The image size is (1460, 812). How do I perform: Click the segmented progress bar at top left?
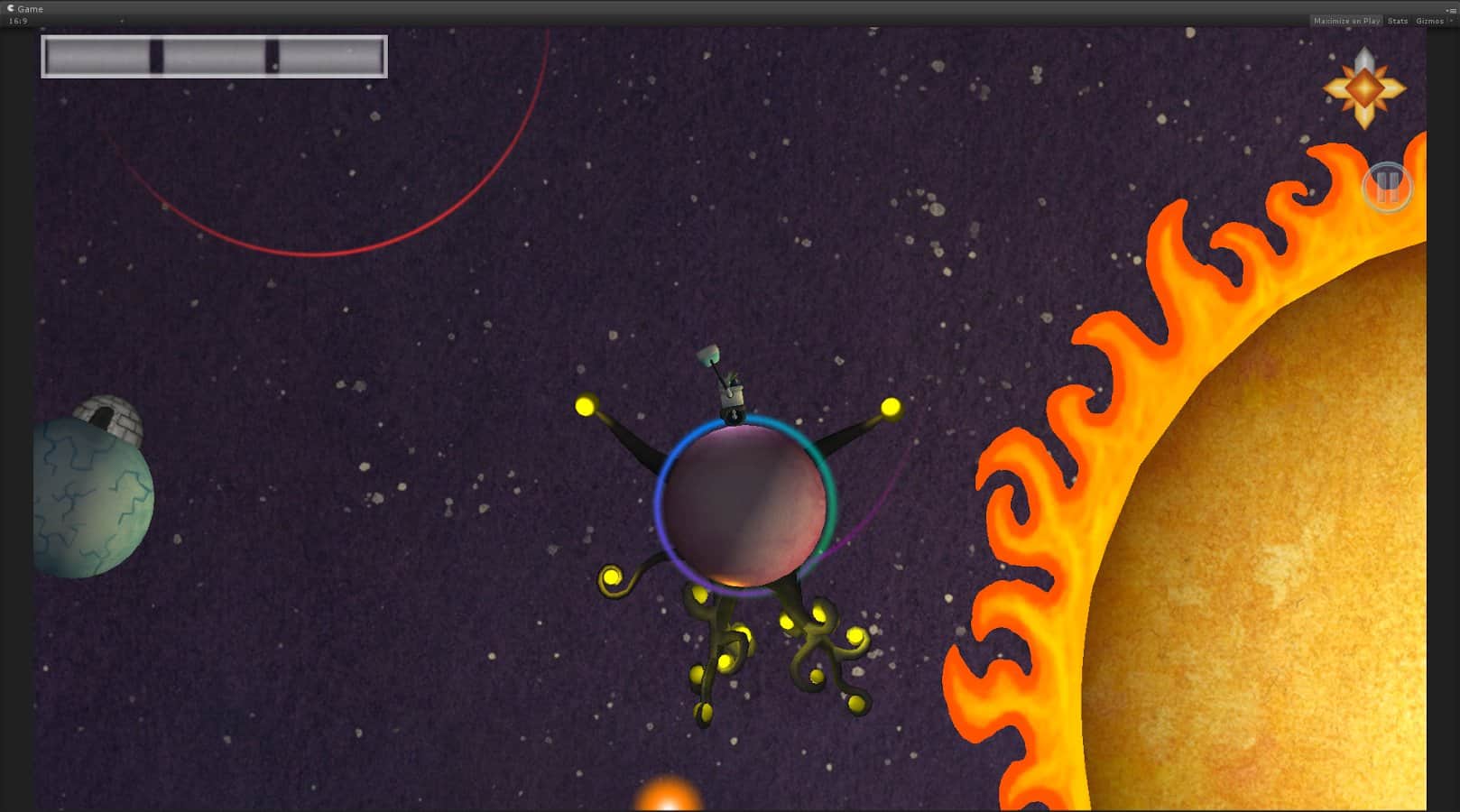[214, 56]
